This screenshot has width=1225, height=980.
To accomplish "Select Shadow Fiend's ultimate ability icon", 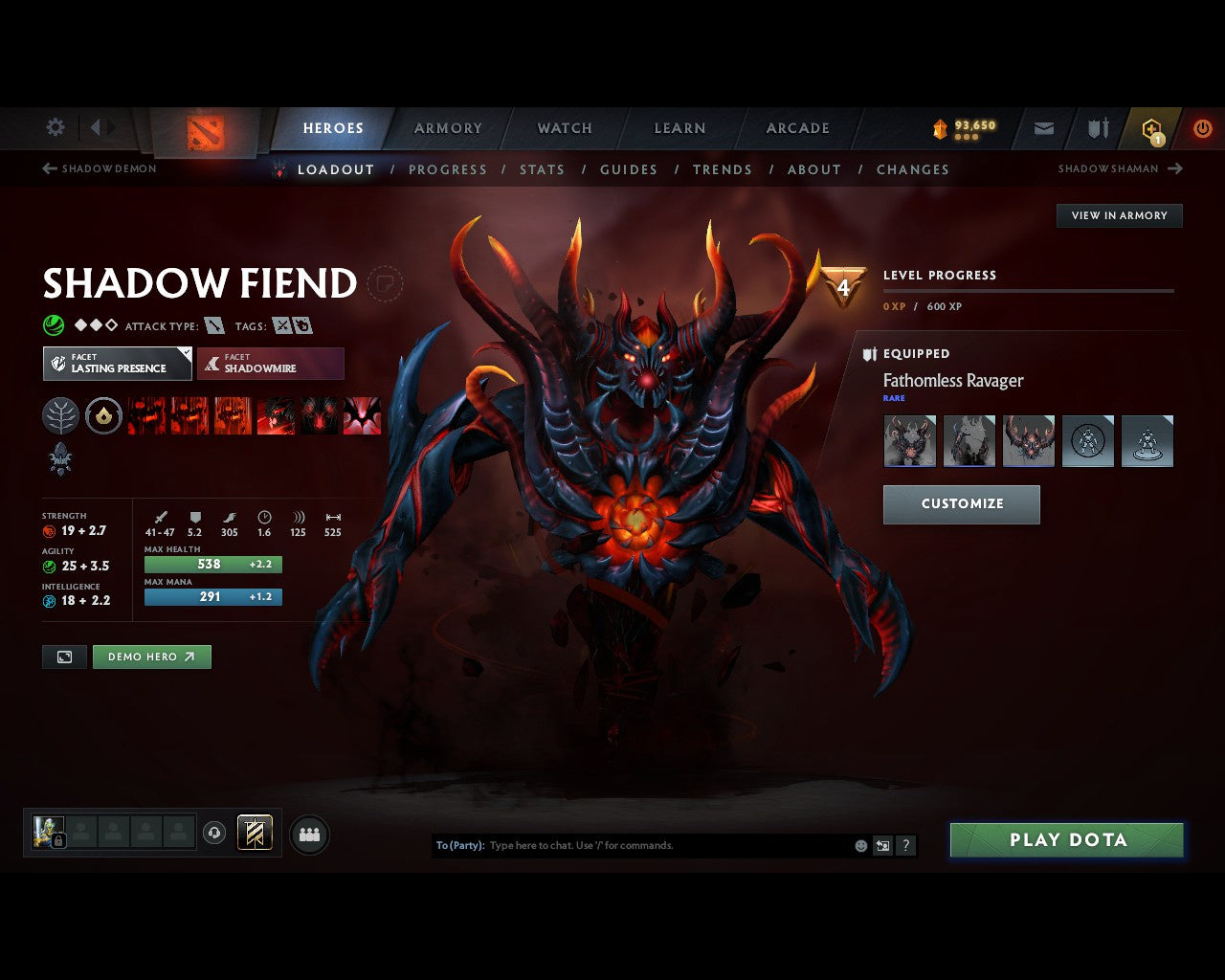I will pyautogui.click(x=361, y=416).
